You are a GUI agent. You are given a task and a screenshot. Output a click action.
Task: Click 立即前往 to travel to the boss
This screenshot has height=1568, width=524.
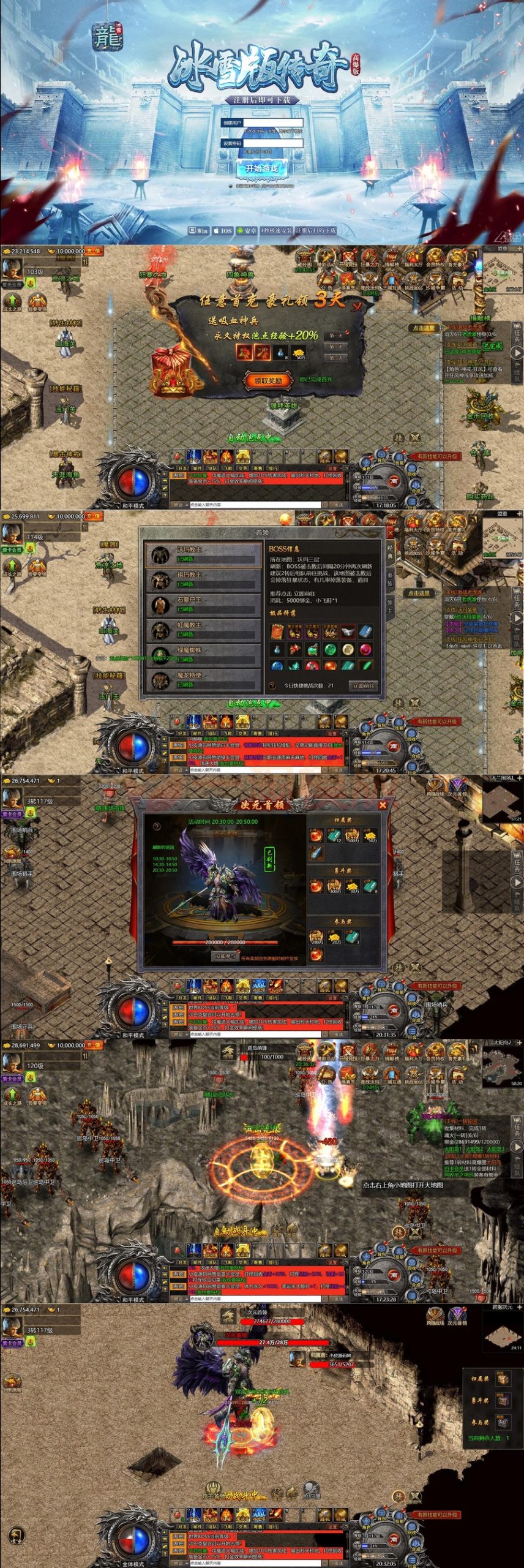pos(362,685)
